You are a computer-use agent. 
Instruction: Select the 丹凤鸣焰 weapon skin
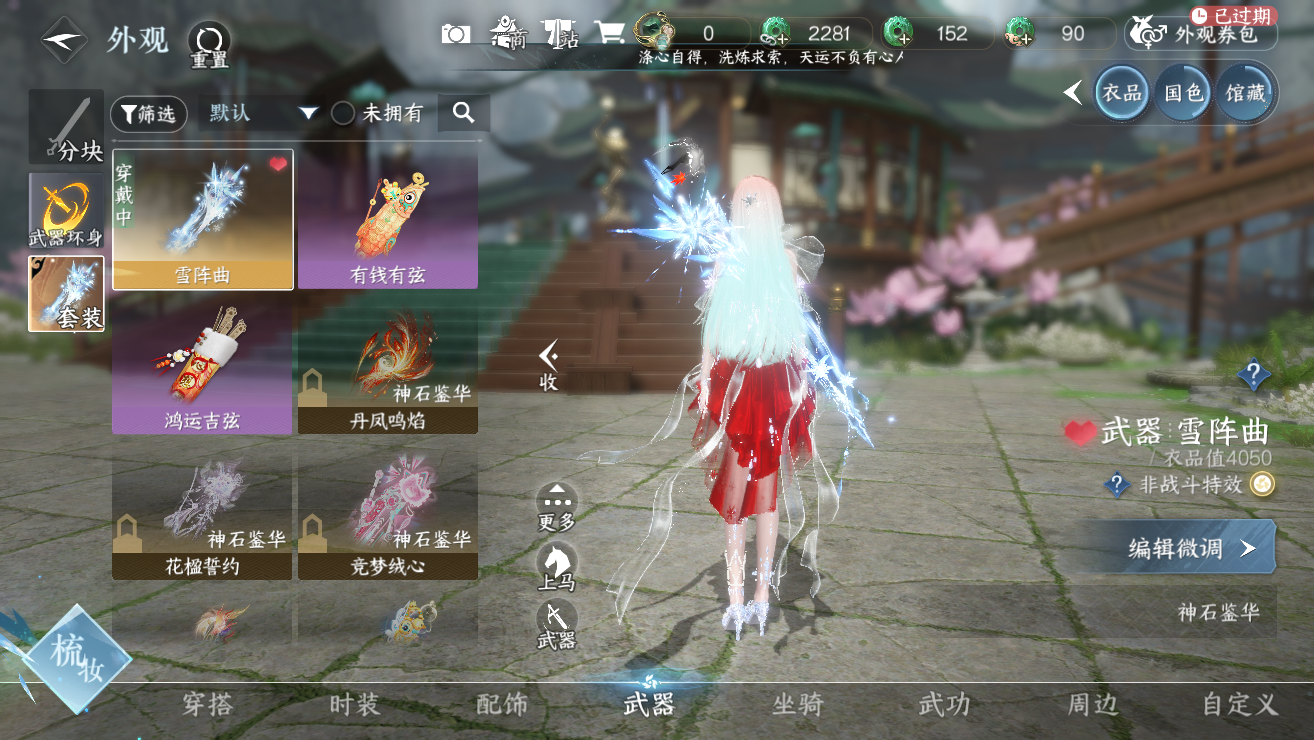coord(387,366)
